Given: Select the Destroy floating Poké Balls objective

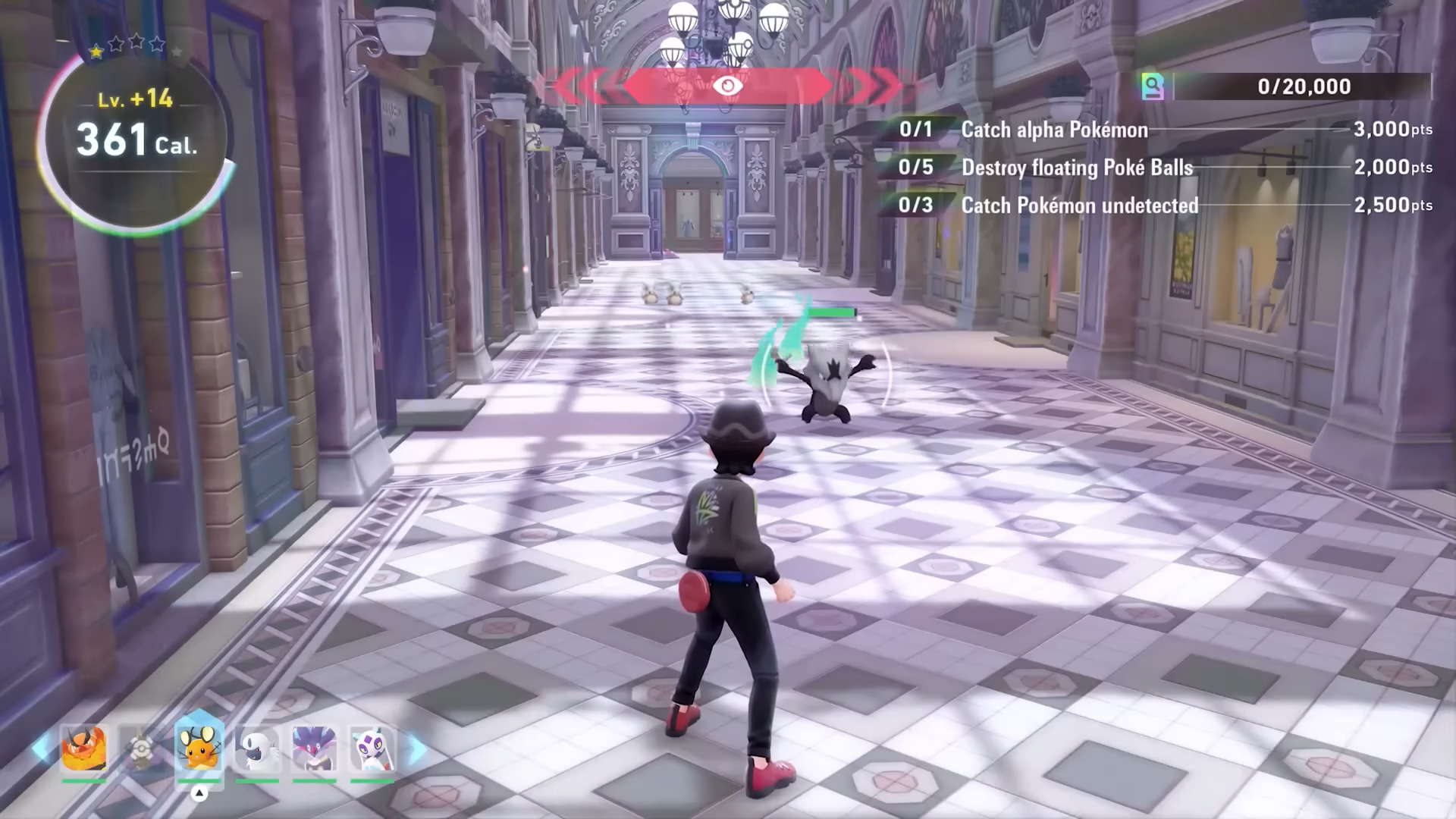Looking at the screenshot, I should [1077, 168].
